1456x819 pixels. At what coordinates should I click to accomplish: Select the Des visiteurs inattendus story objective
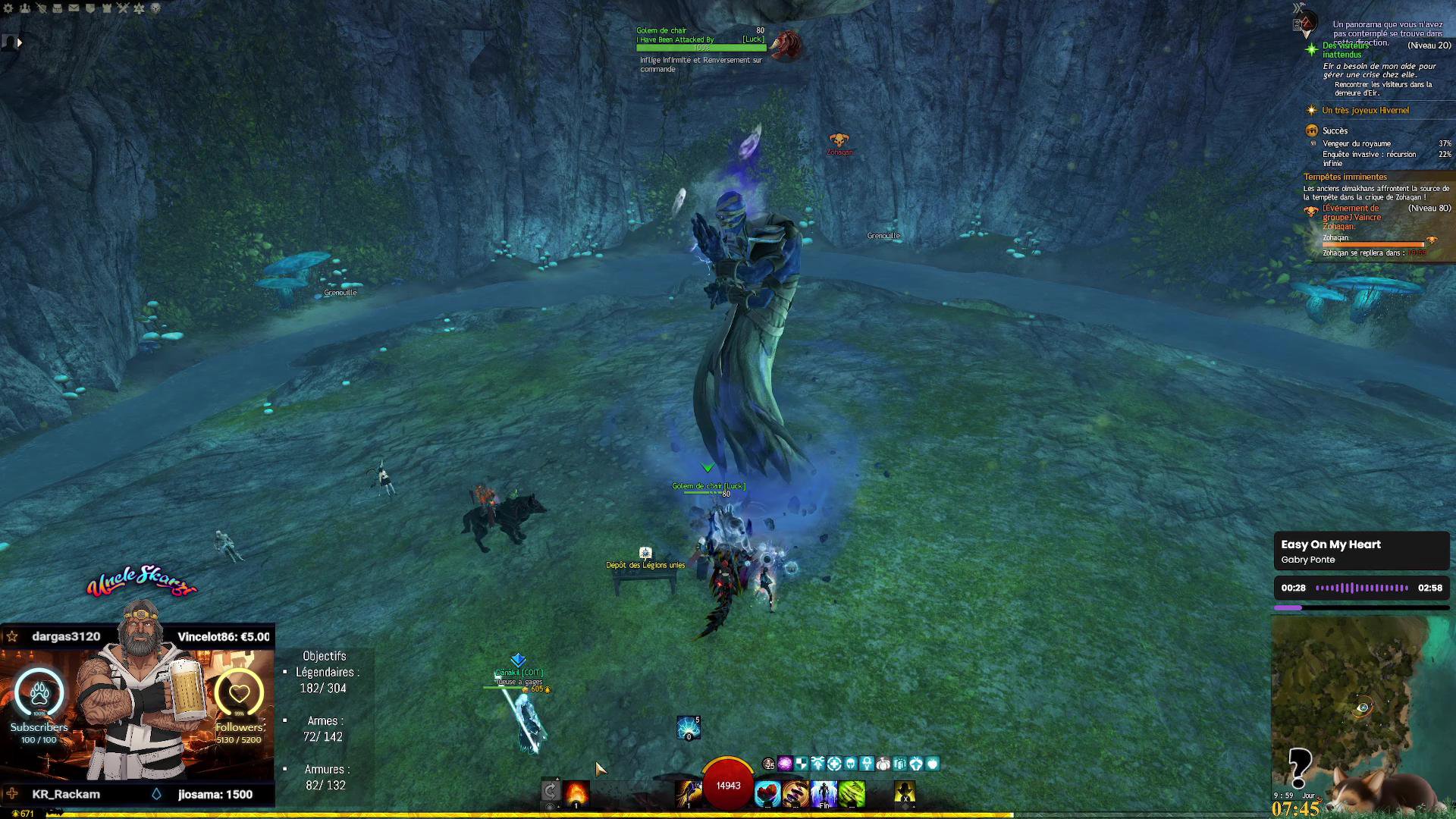coord(1347,50)
